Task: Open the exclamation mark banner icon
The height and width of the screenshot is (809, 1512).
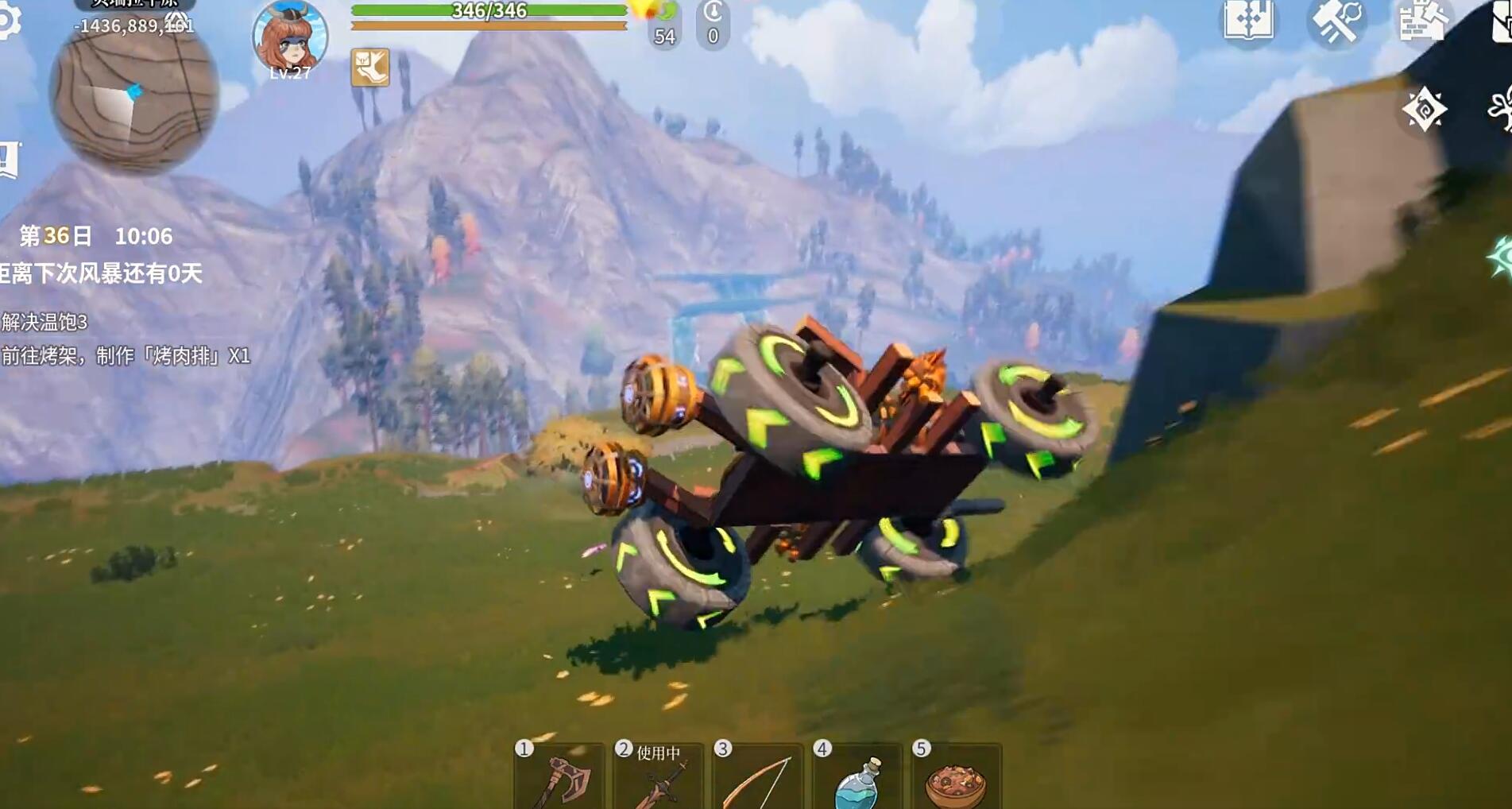Action: coord(8,161)
